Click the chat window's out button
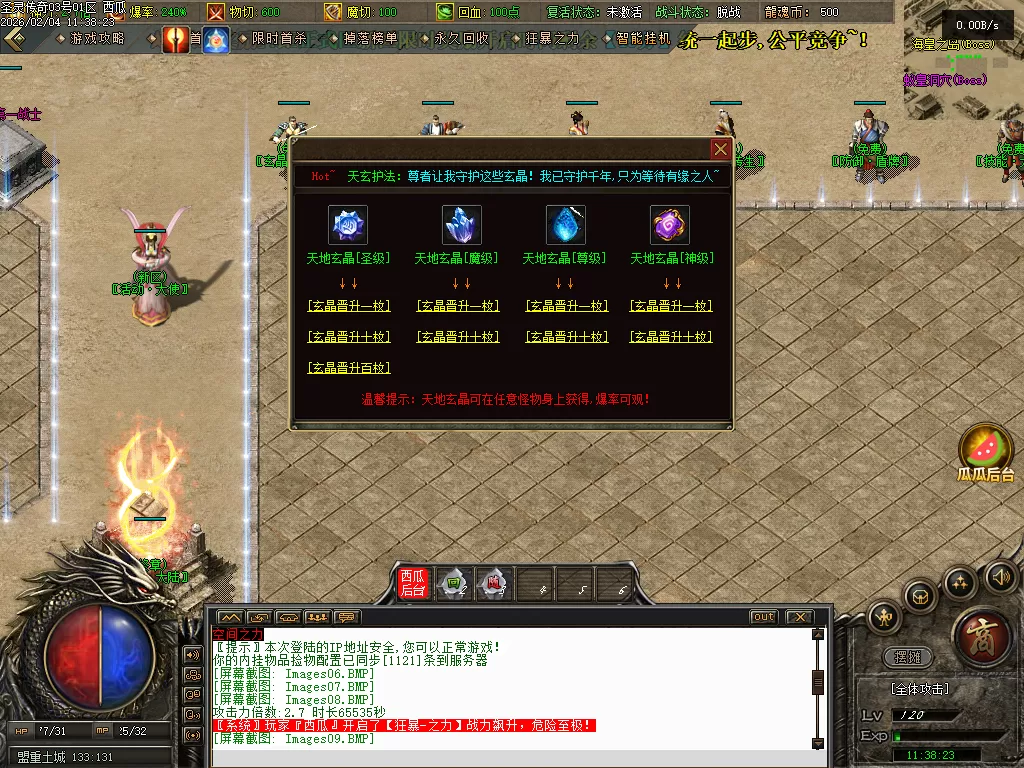1024x768 pixels. point(764,617)
